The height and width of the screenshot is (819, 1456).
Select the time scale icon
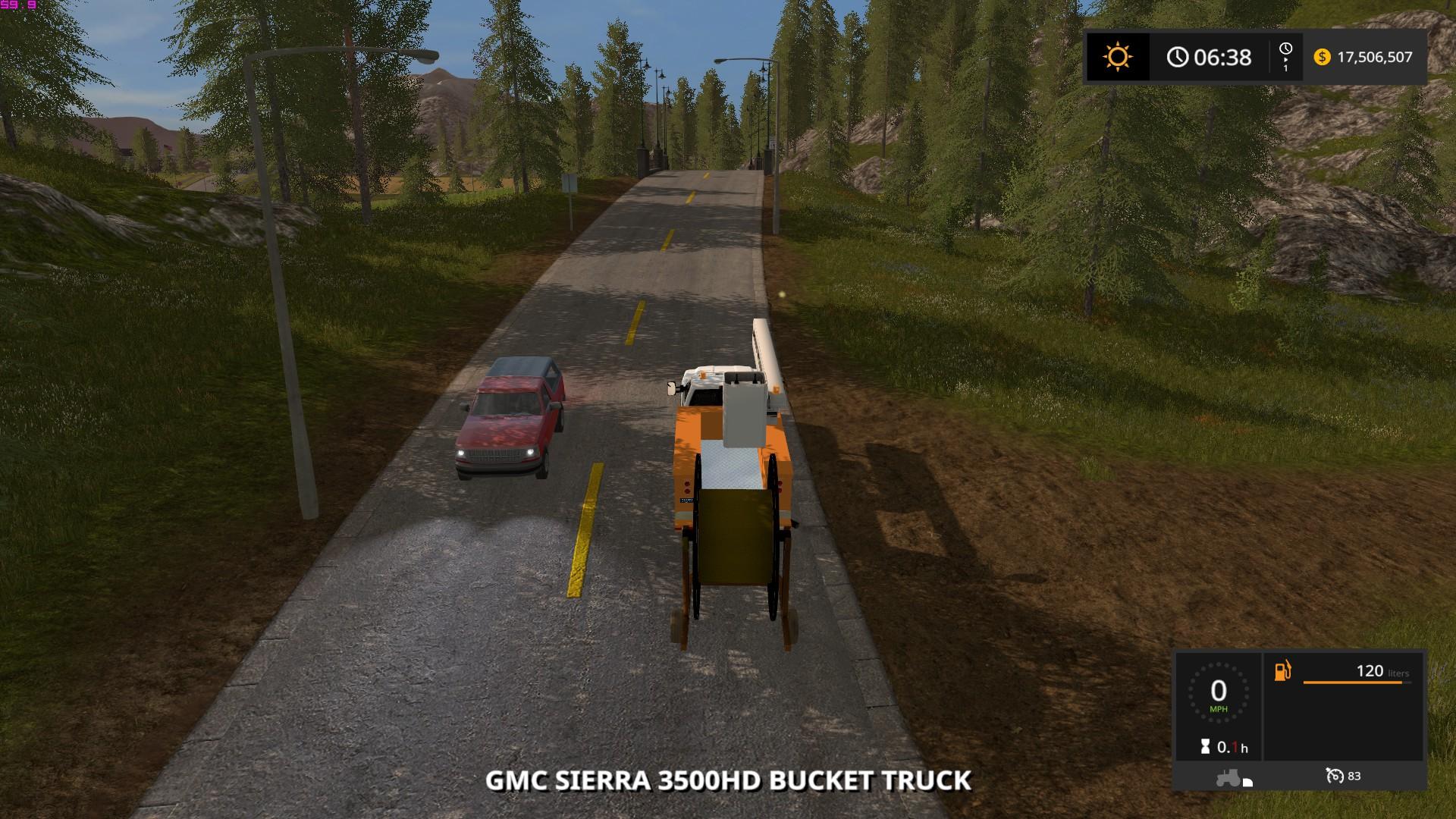tap(1285, 57)
